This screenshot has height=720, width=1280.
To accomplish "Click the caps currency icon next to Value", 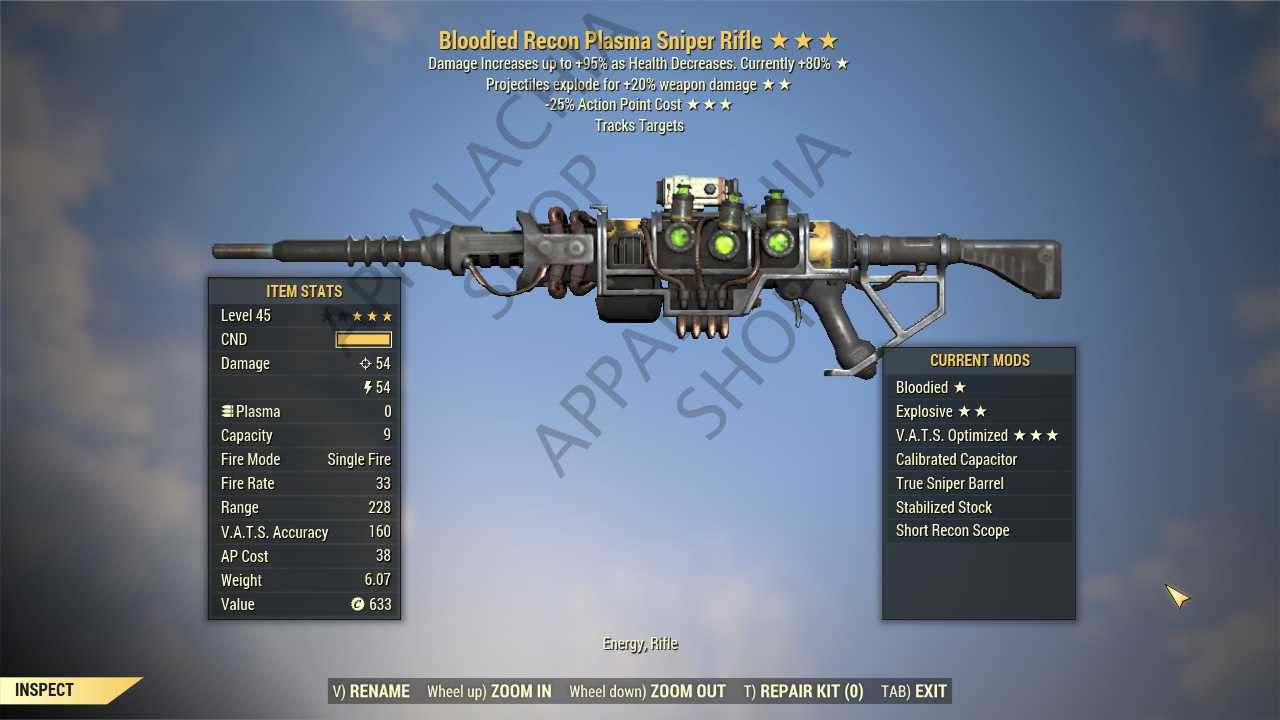I will [357, 604].
